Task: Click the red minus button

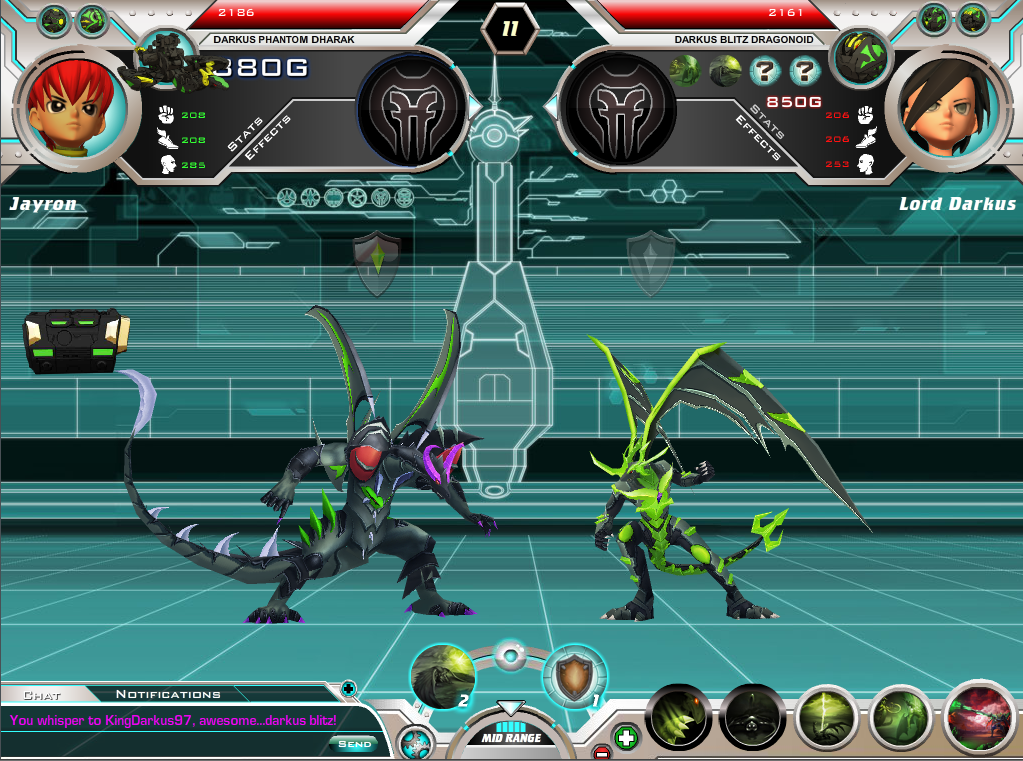Action: tap(601, 752)
